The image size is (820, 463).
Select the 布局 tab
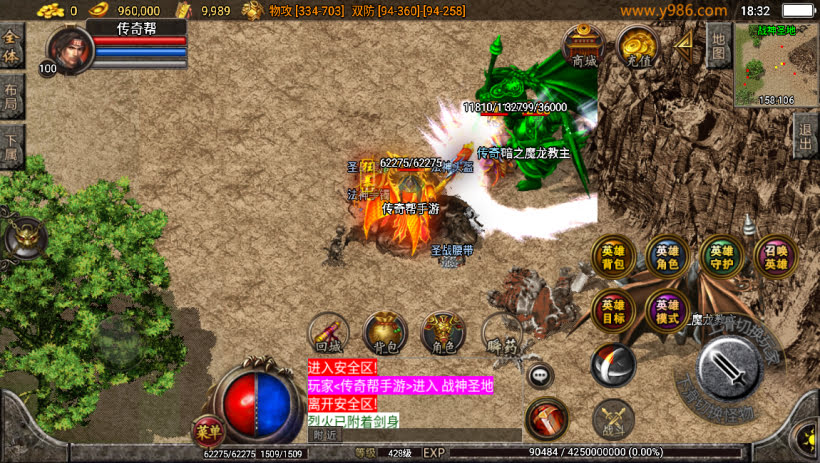[x=11, y=98]
